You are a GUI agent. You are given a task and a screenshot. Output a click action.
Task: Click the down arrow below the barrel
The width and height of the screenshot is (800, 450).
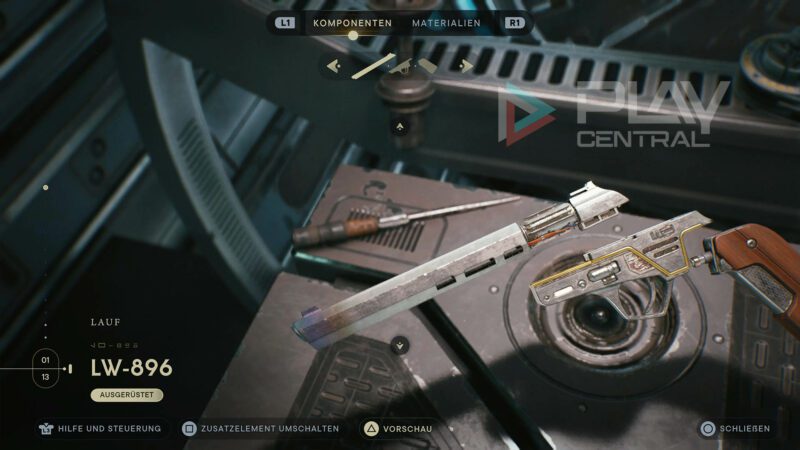tap(400, 345)
